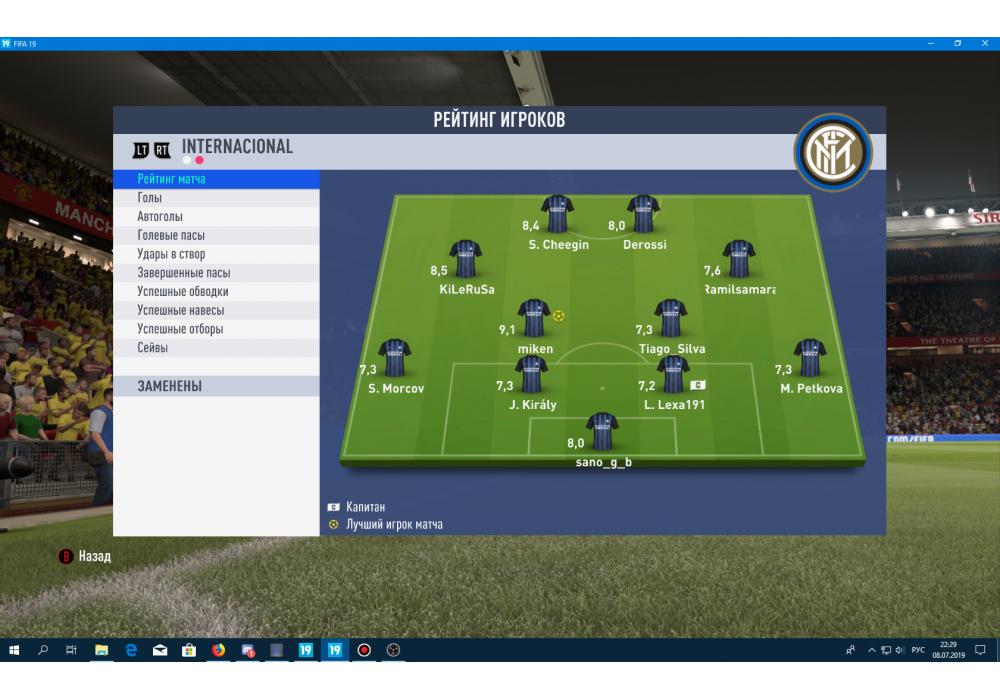1000x700 pixels.
Task: Click the Назад back button
Action: 86,556
